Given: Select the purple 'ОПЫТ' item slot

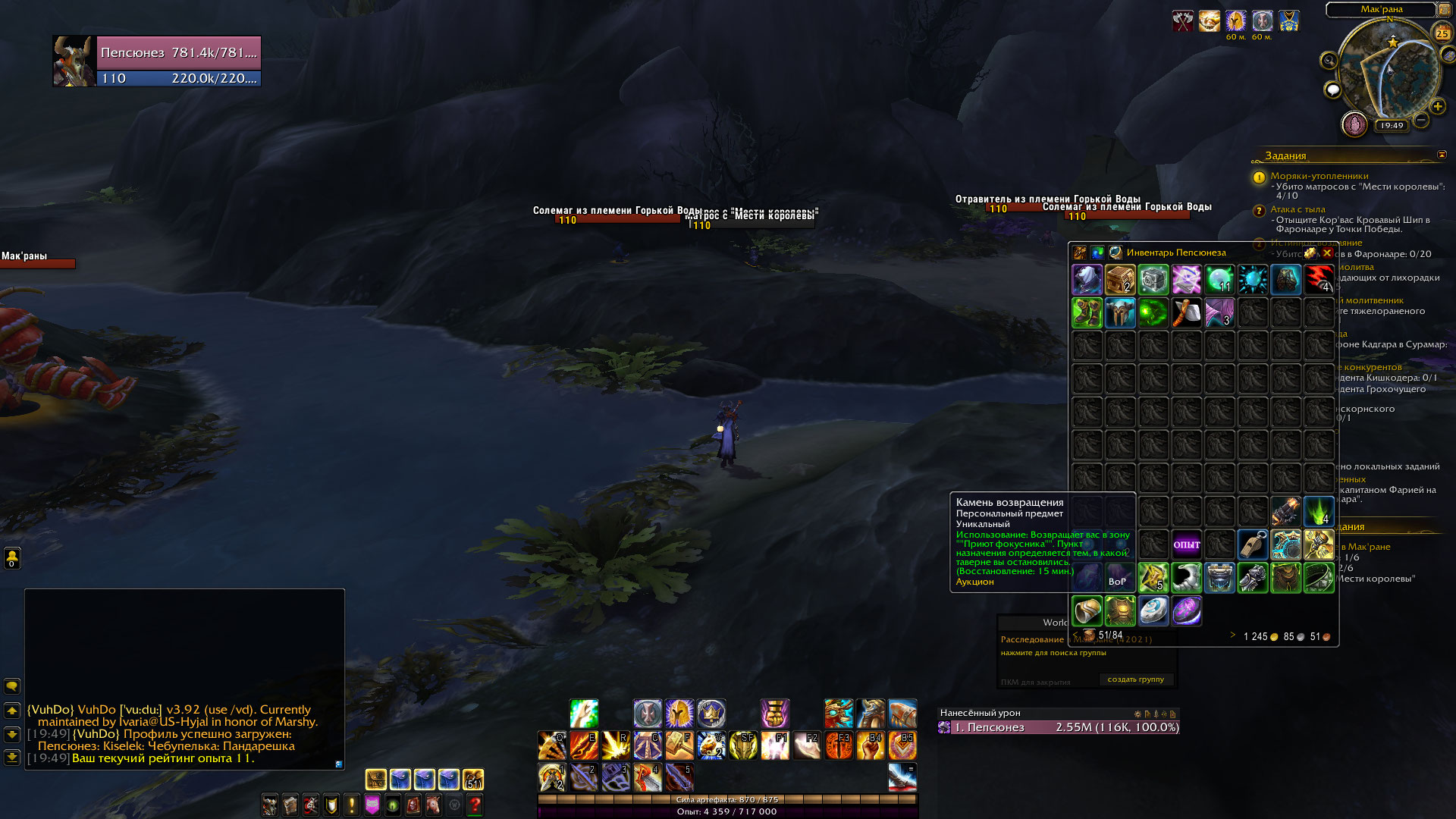Looking at the screenshot, I should click(1186, 544).
